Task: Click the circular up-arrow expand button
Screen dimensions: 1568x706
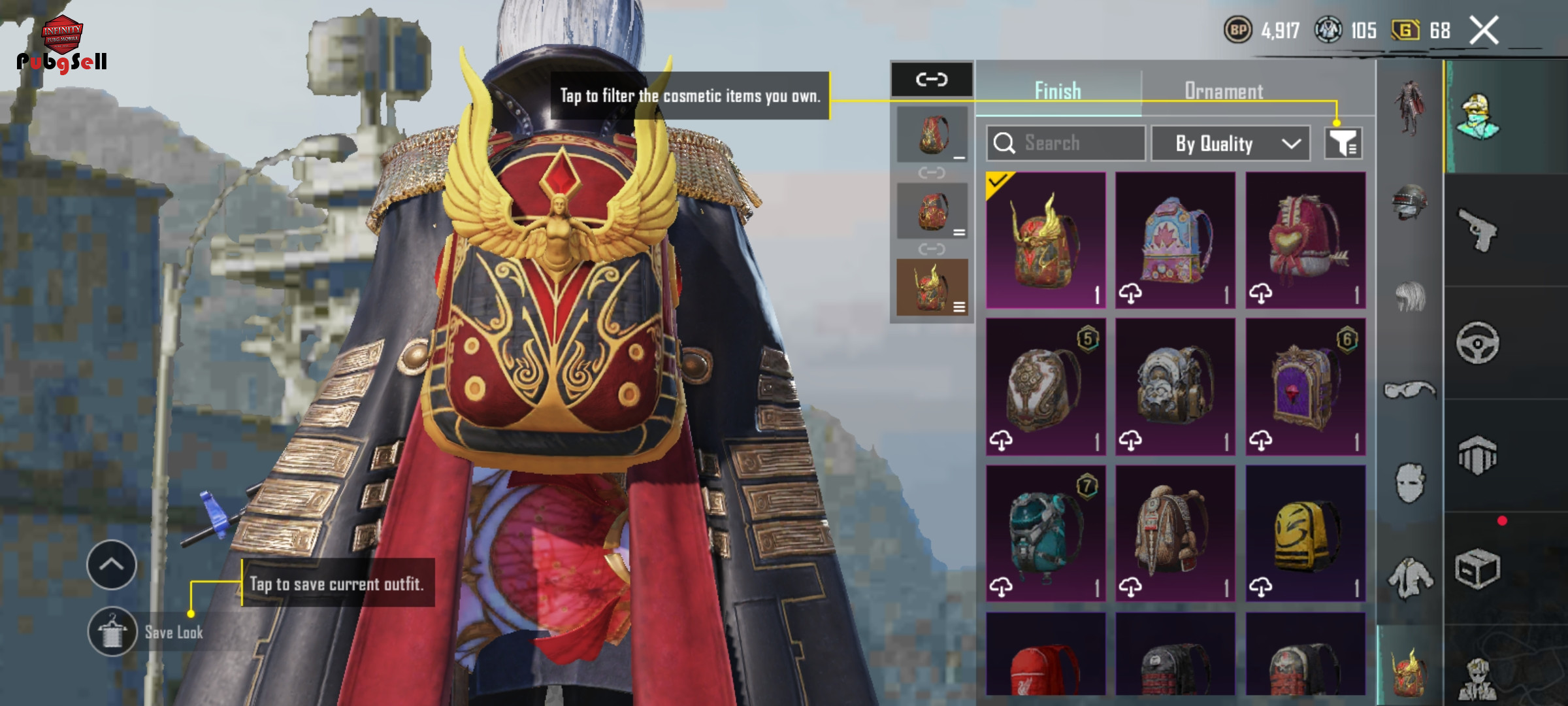Action: tap(112, 565)
